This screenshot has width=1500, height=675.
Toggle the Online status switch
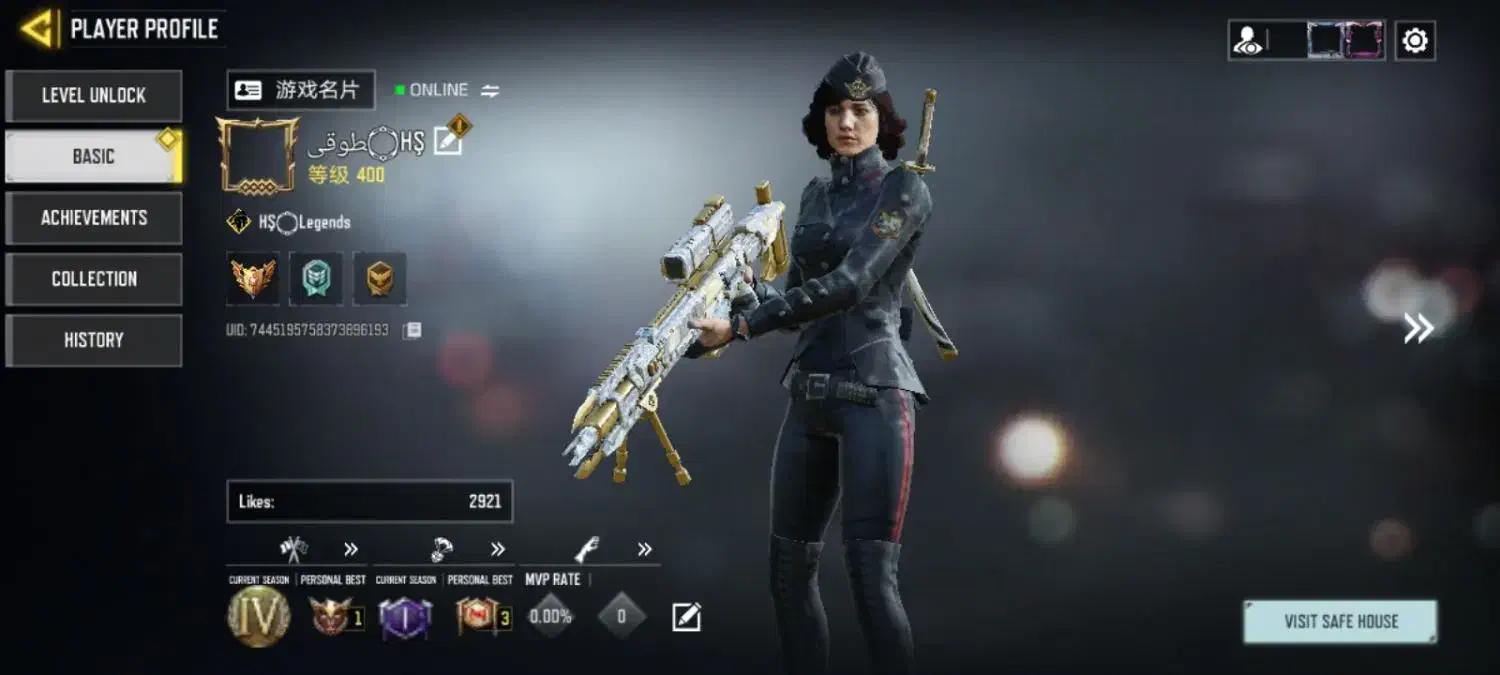490,90
